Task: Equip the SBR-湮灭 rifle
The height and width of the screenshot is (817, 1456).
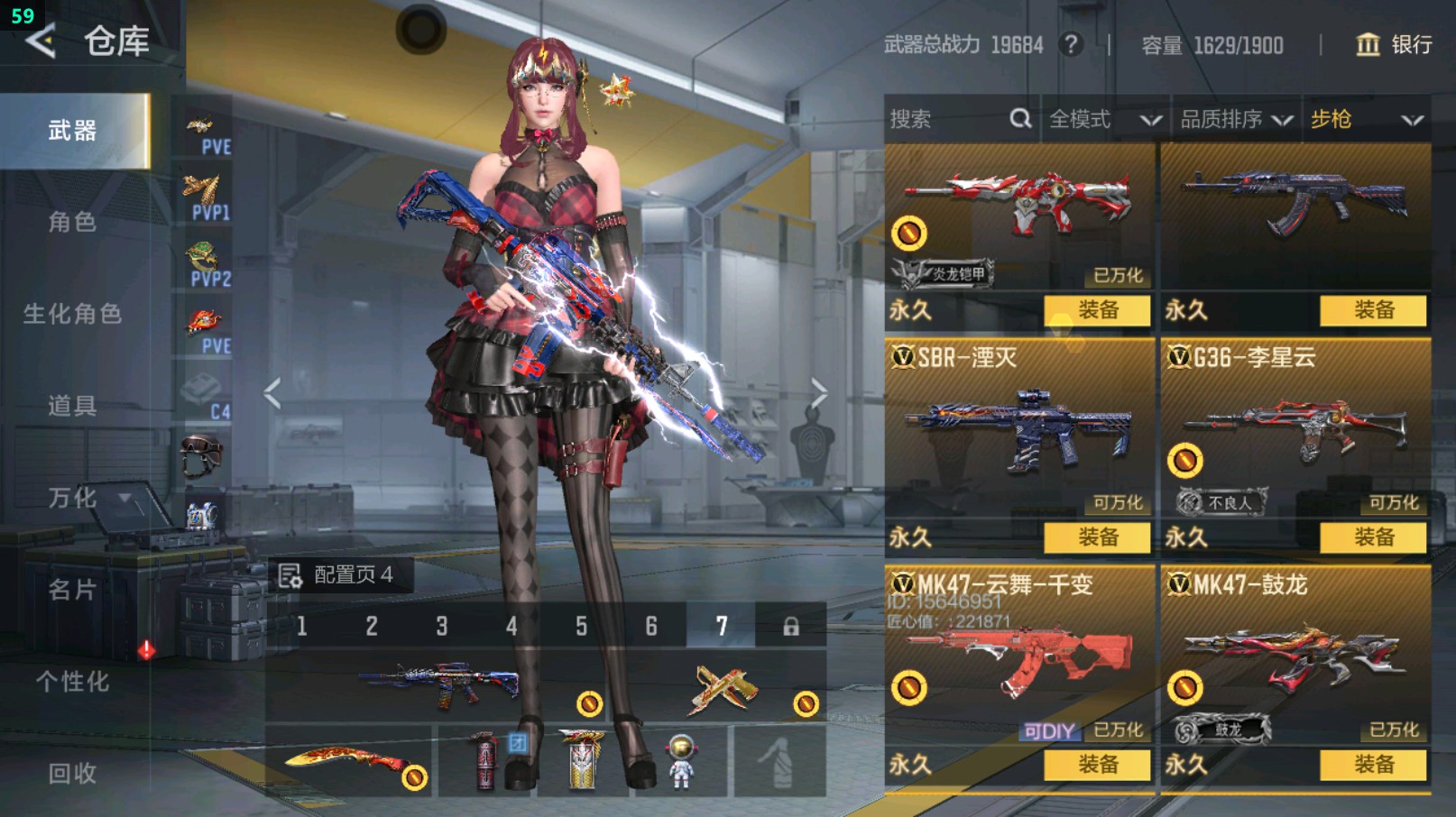Action: pyautogui.click(x=1097, y=537)
